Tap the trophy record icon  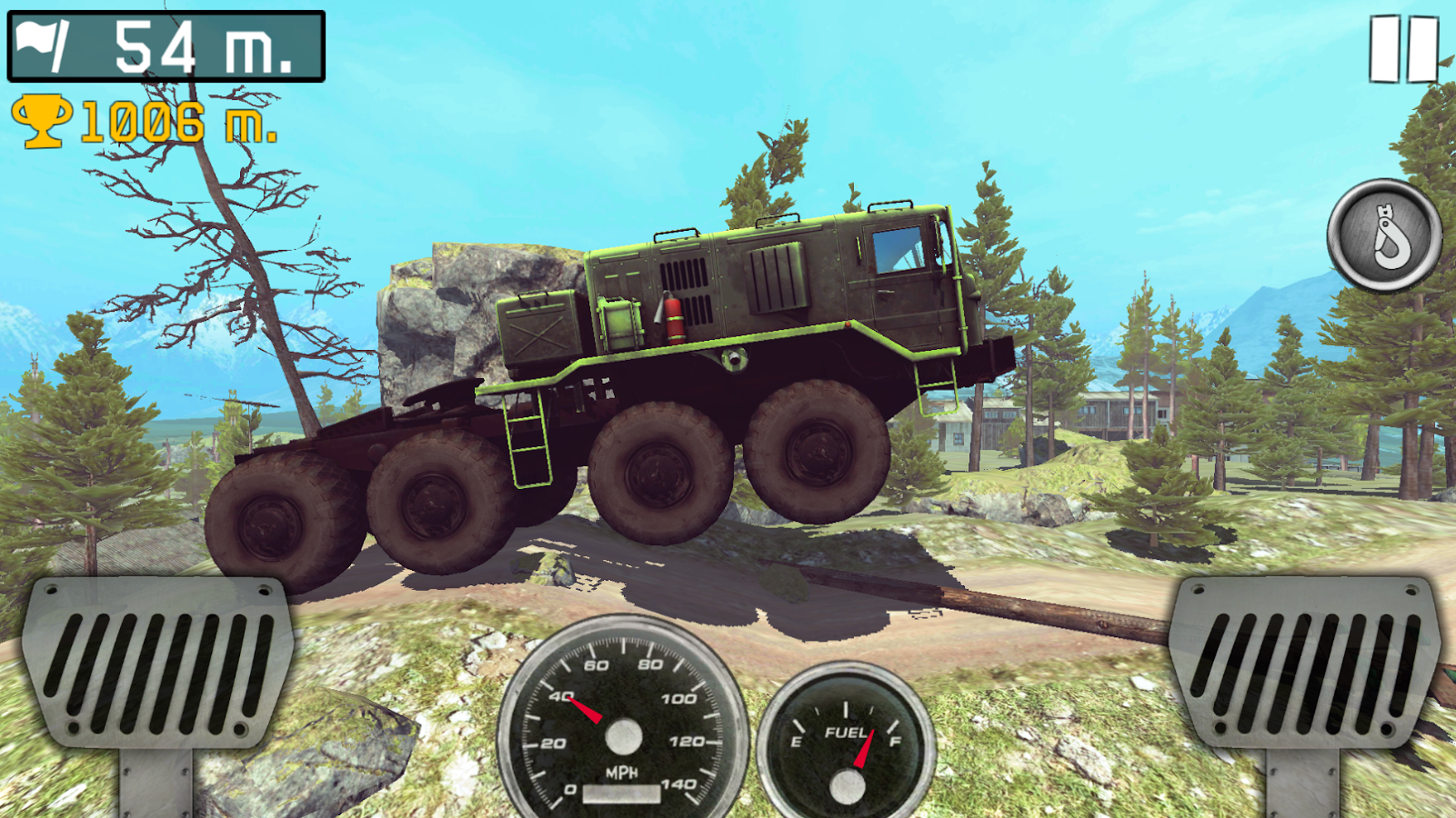coord(43,122)
